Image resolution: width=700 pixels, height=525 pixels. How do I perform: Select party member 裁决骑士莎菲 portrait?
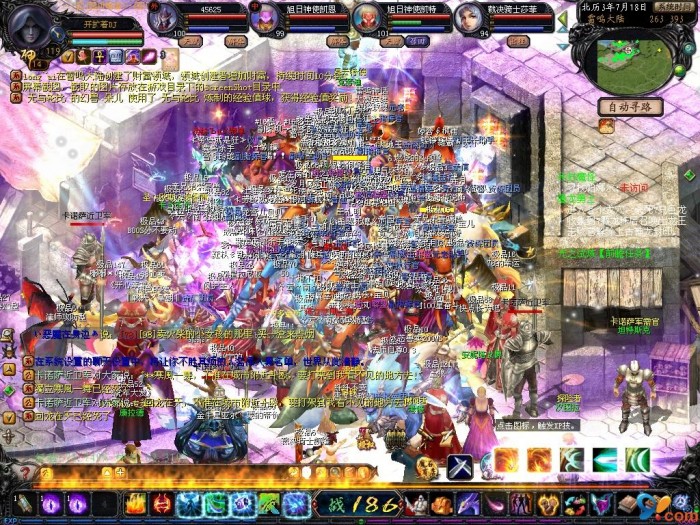468,18
